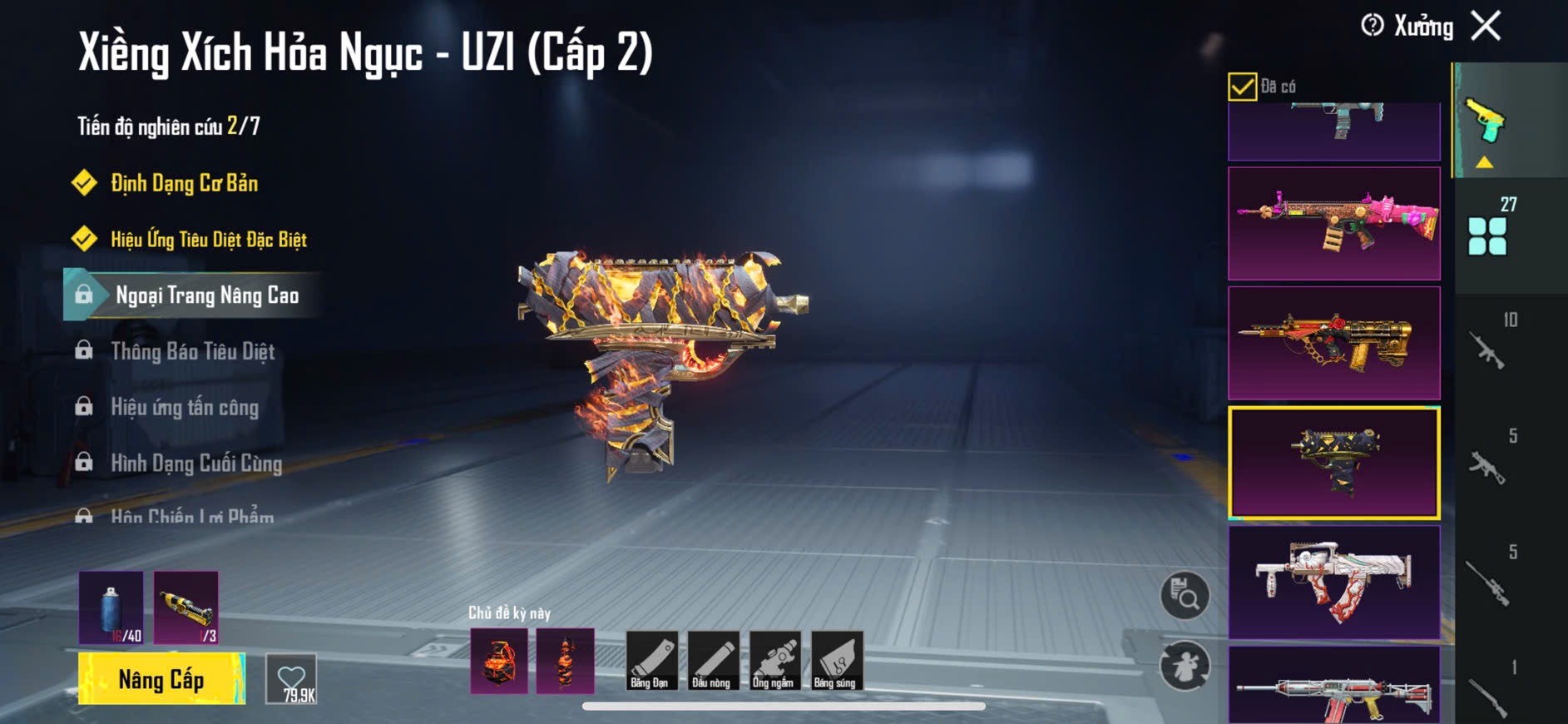Select the blue spray paint material slot
Image resolution: width=1568 pixels, height=724 pixels.
coord(111,607)
